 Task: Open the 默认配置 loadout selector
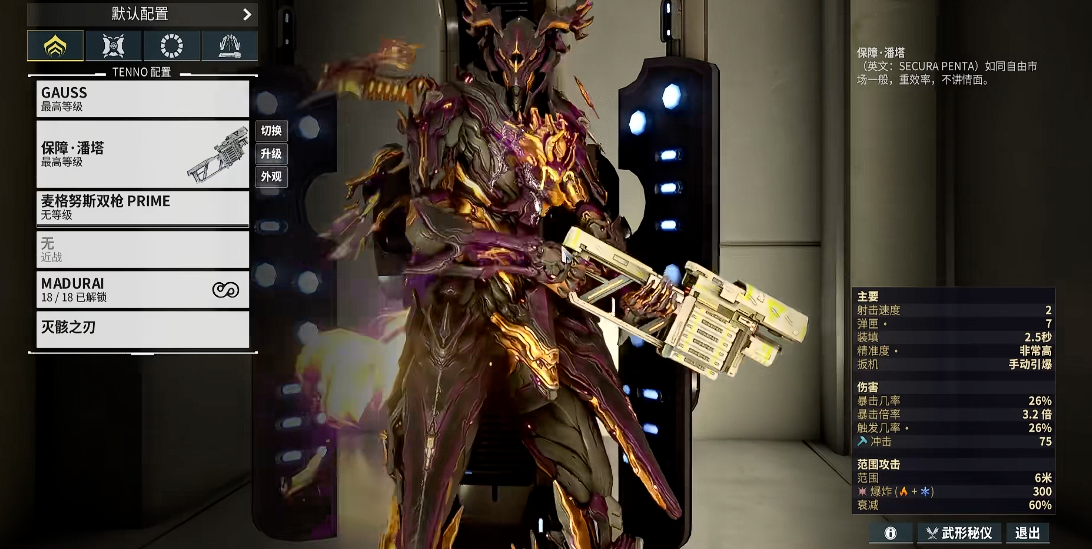pos(142,14)
